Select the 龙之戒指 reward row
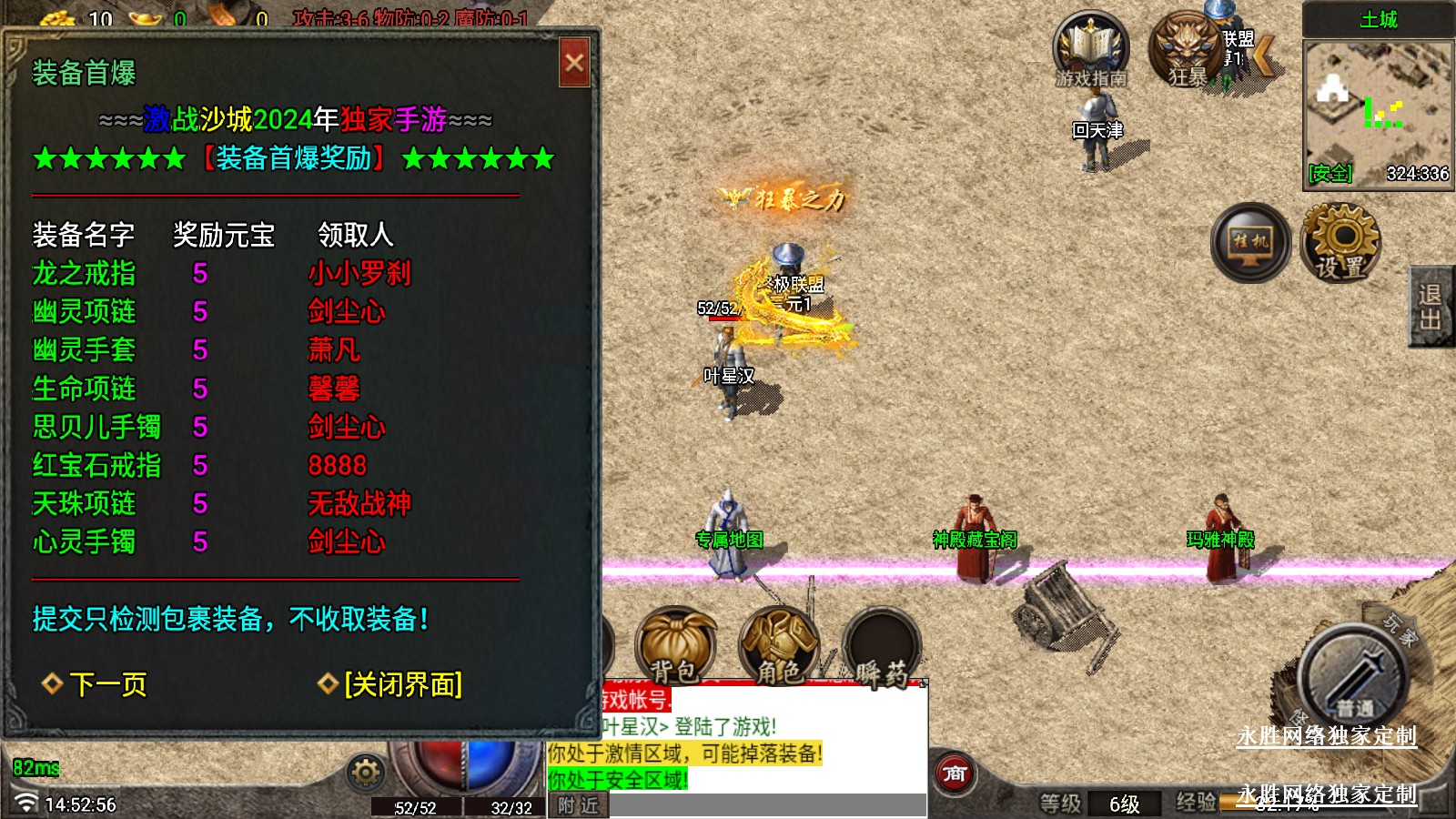 point(84,274)
